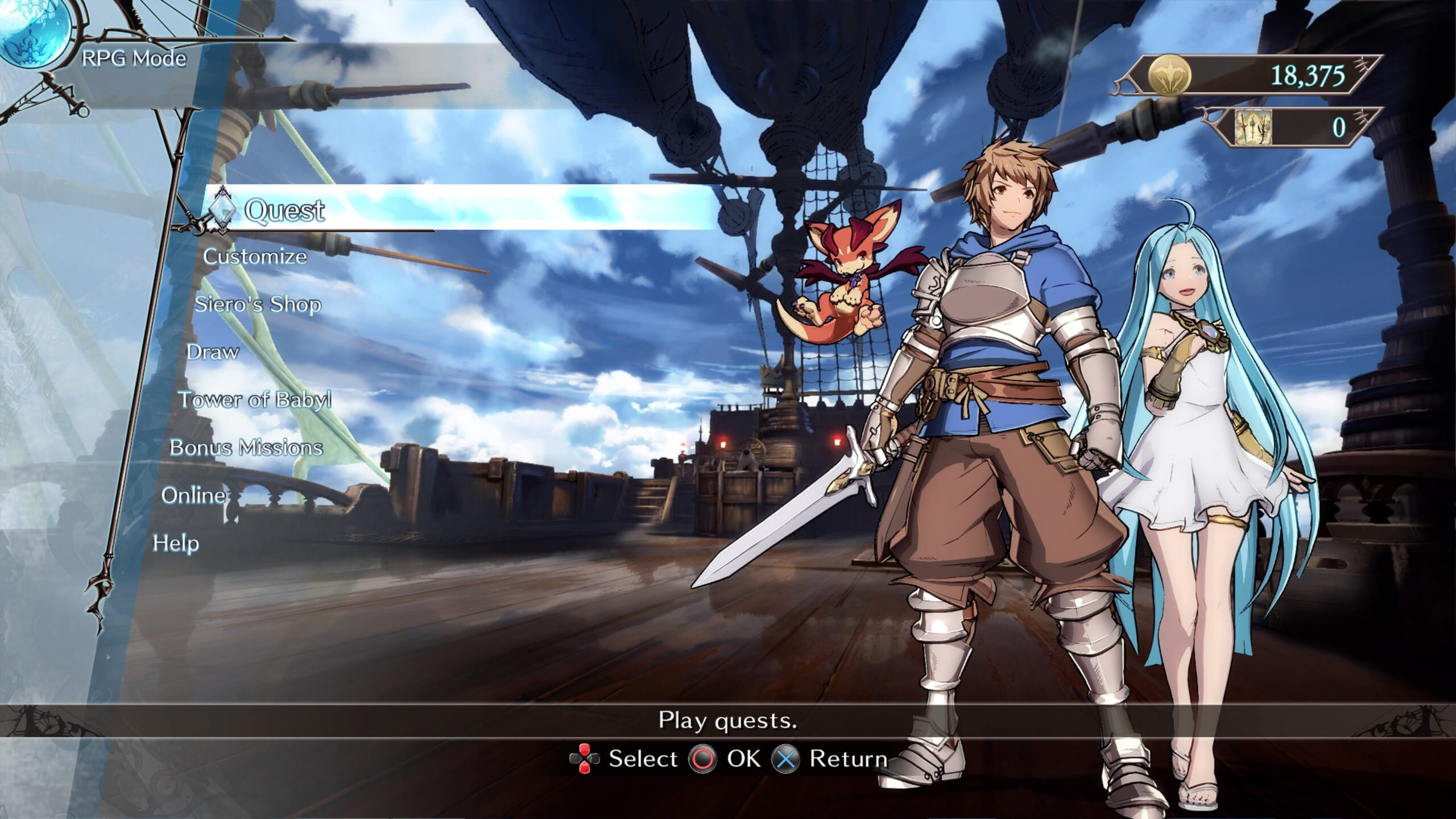Enter Siero's Shop
The height and width of the screenshot is (819, 1456).
point(258,304)
